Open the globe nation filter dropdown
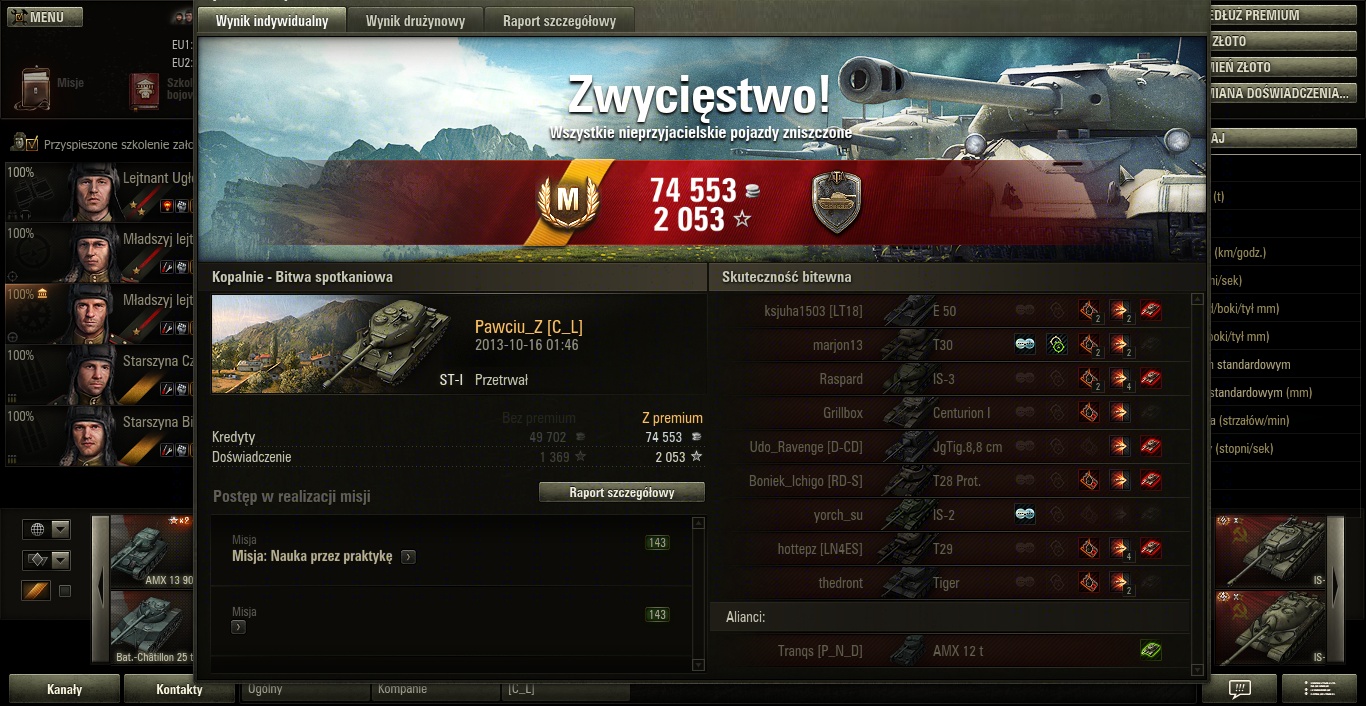This screenshot has height=706, width=1366. click(x=49, y=529)
